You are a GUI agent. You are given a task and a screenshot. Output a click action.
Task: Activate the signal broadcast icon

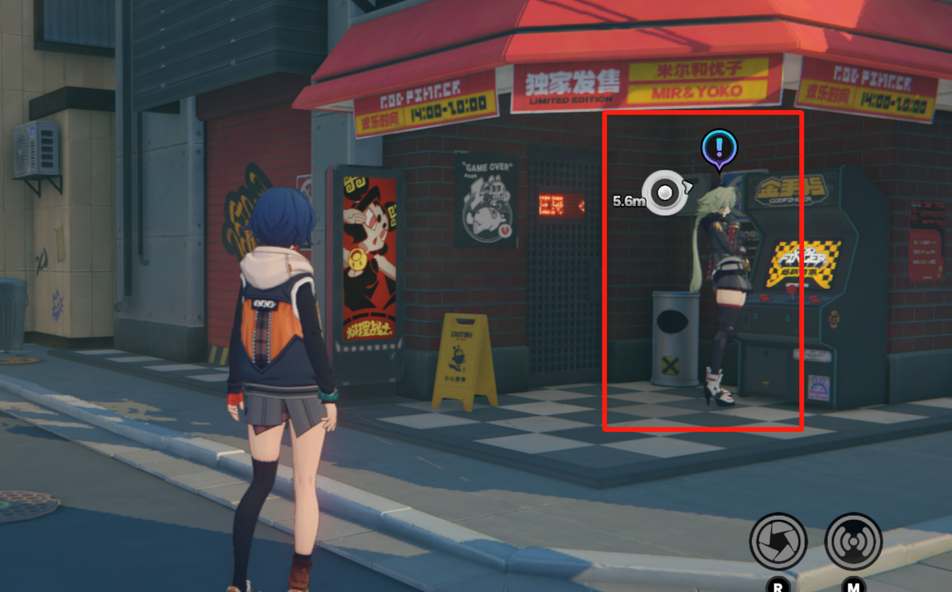[x=853, y=541]
